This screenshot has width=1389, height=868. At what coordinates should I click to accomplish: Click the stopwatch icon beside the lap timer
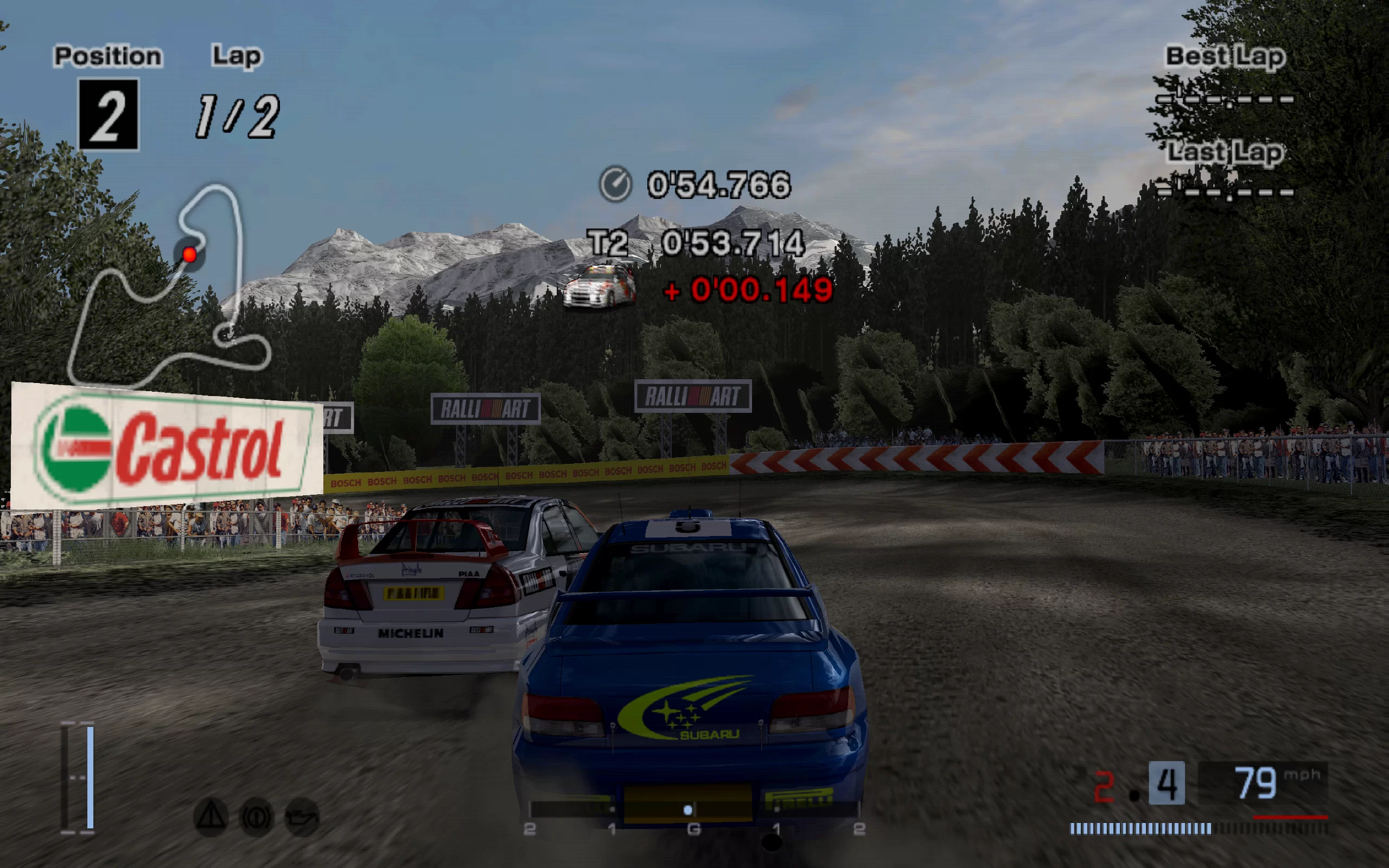pos(615,184)
